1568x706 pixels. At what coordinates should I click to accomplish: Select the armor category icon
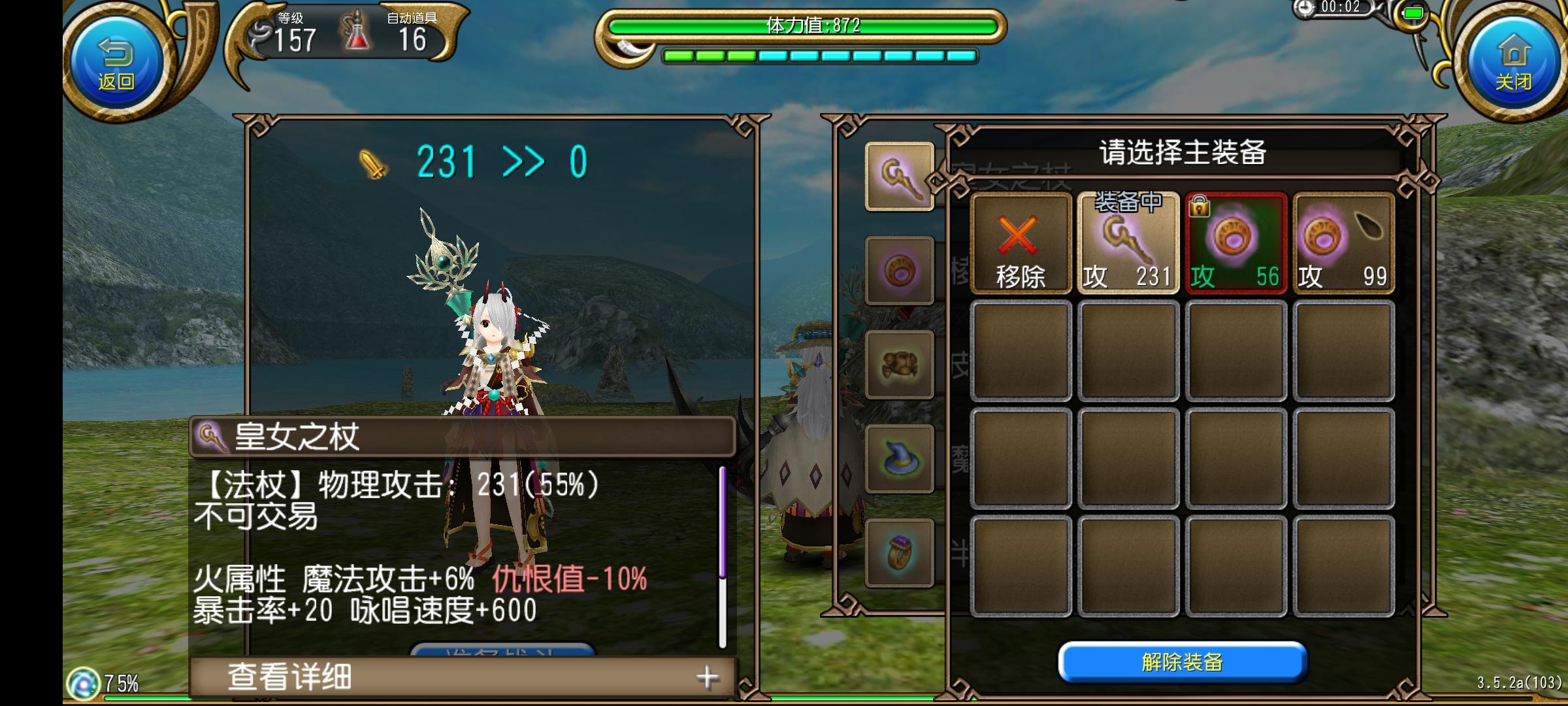pos(900,364)
